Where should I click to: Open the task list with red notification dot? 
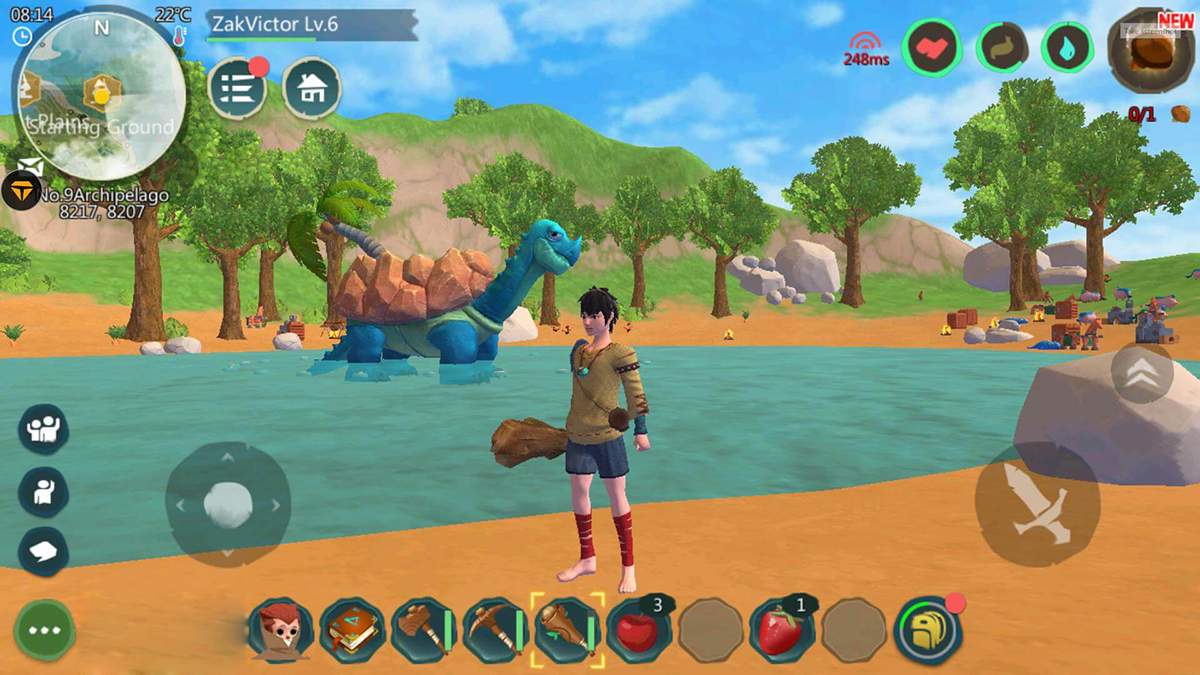tap(237, 89)
